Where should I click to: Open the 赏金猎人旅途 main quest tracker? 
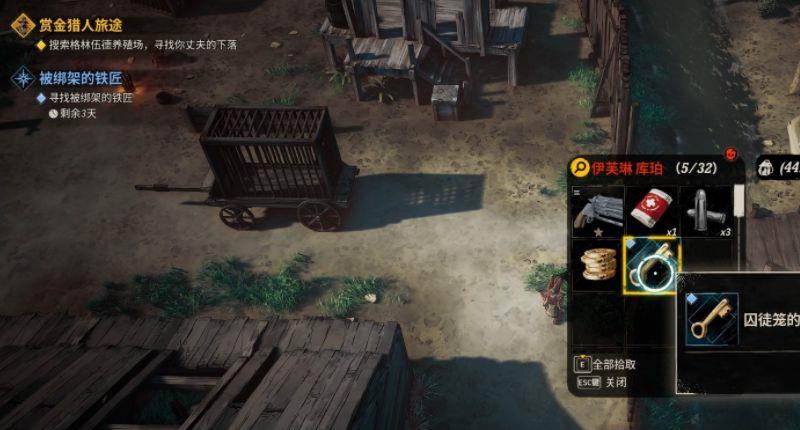(80, 25)
